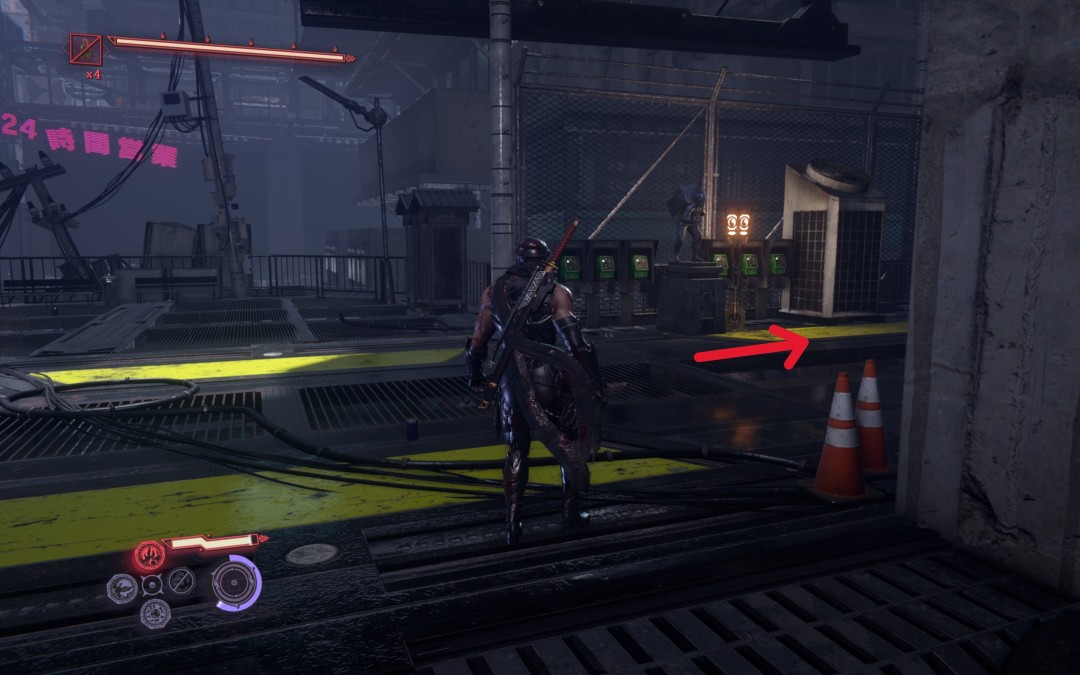Click the four-pointed center selector icon
The height and width of the screenshot is (675, 1080).
coord(152,585)
